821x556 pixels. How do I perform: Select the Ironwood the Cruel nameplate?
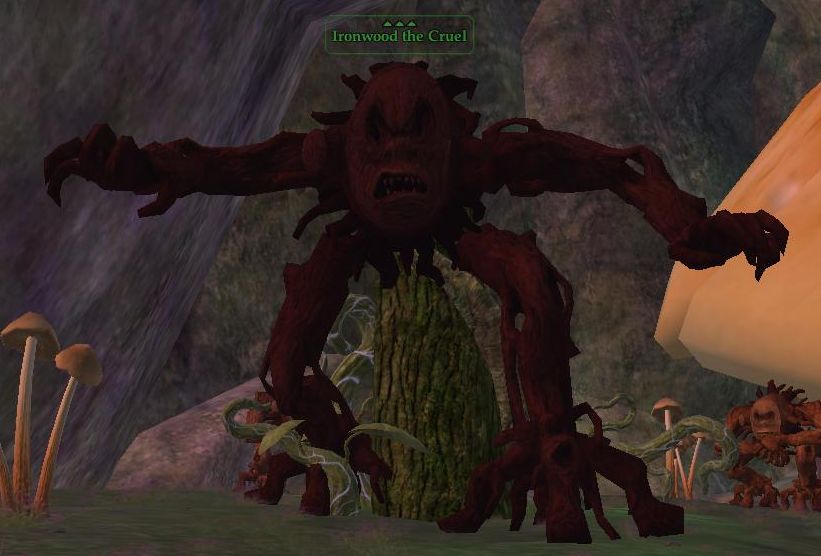click(x=399, y=36)
